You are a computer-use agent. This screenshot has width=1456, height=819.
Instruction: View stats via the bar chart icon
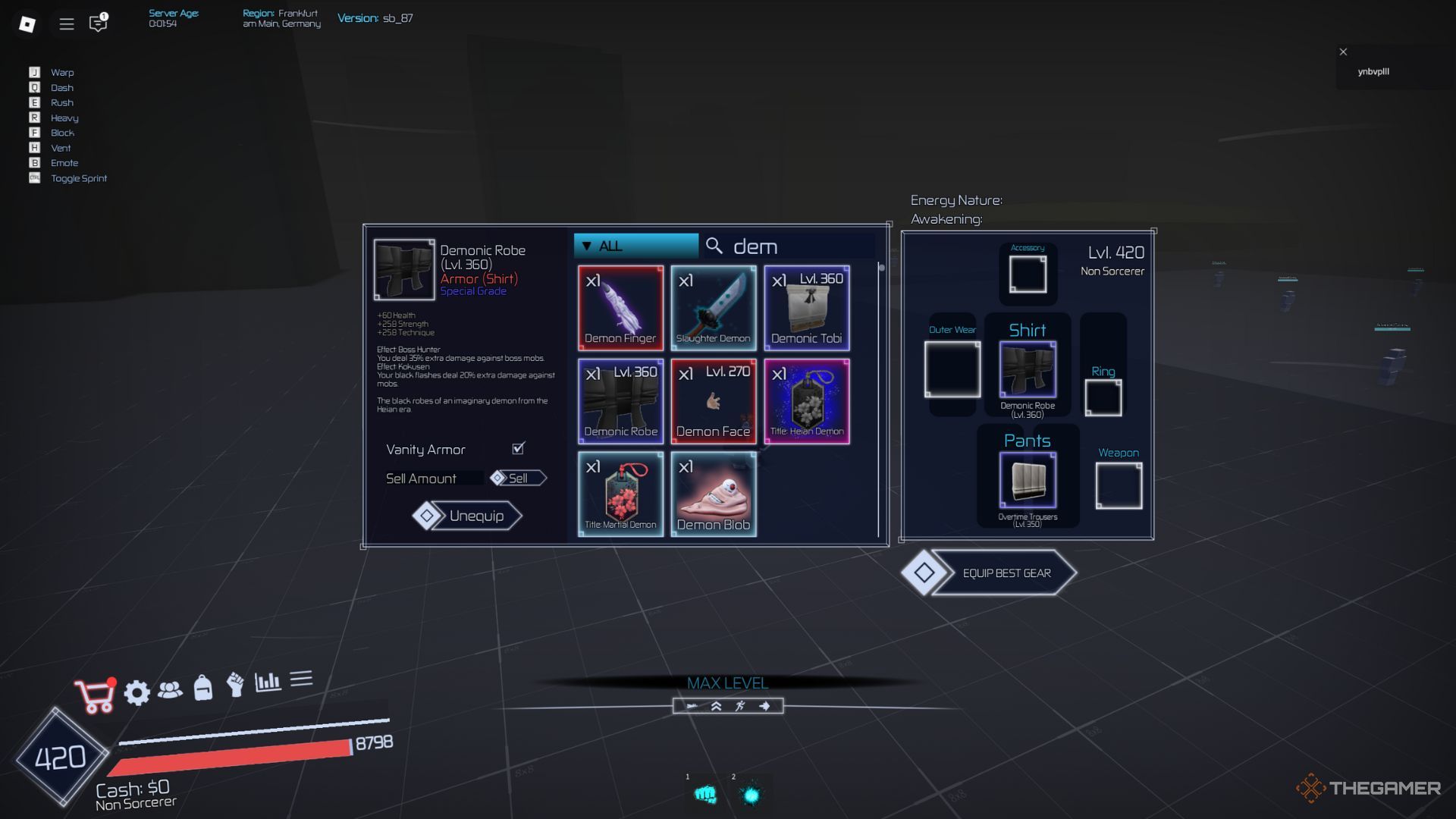(269, 682)
